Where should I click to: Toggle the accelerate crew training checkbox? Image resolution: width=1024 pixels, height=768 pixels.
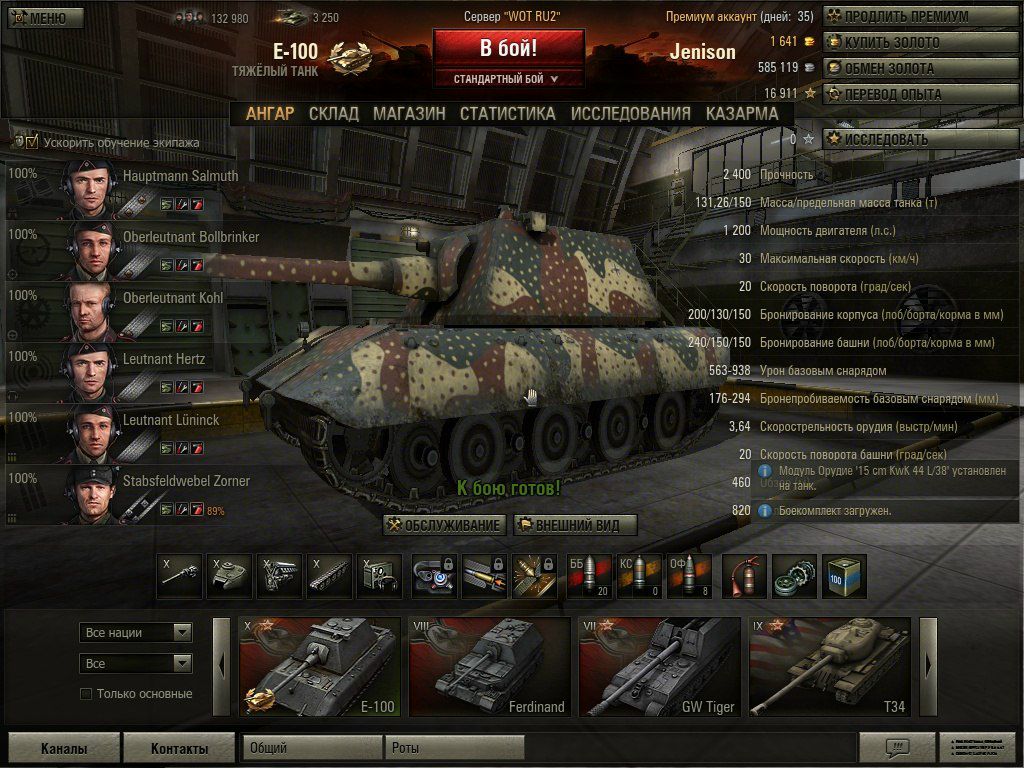pyautogui.click(x=32, y=142)
